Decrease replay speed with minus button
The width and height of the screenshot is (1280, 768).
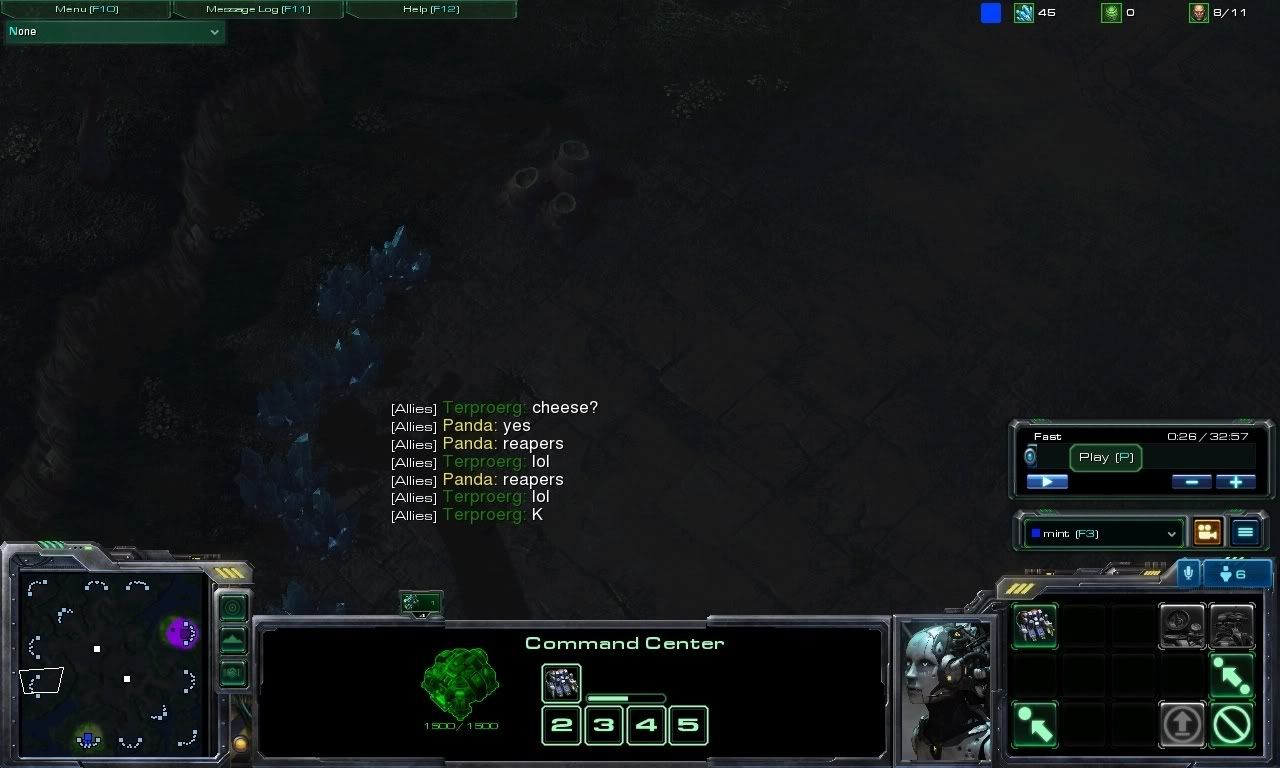[1192, 482]
